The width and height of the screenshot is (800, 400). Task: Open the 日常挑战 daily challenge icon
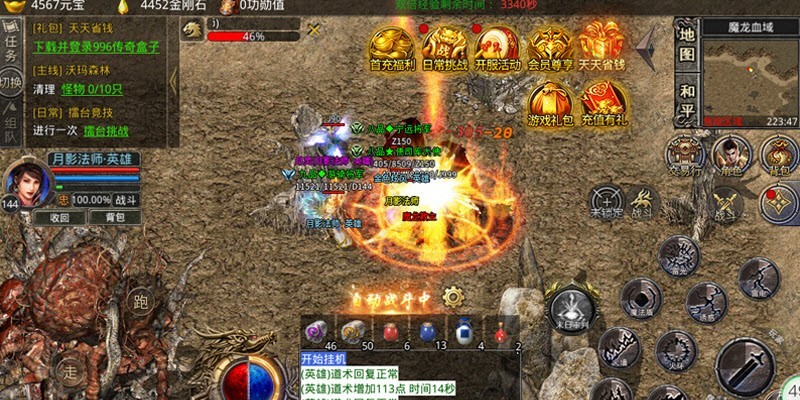(444, 48)
